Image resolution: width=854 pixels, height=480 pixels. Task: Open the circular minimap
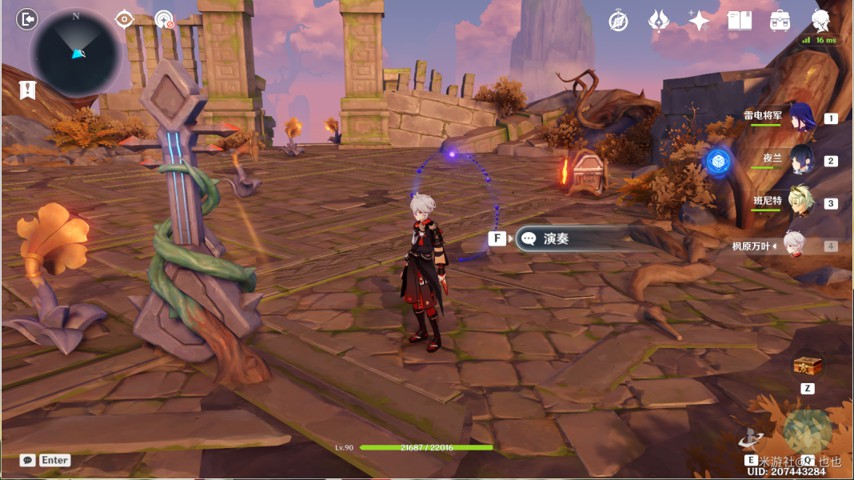point(75,53)
